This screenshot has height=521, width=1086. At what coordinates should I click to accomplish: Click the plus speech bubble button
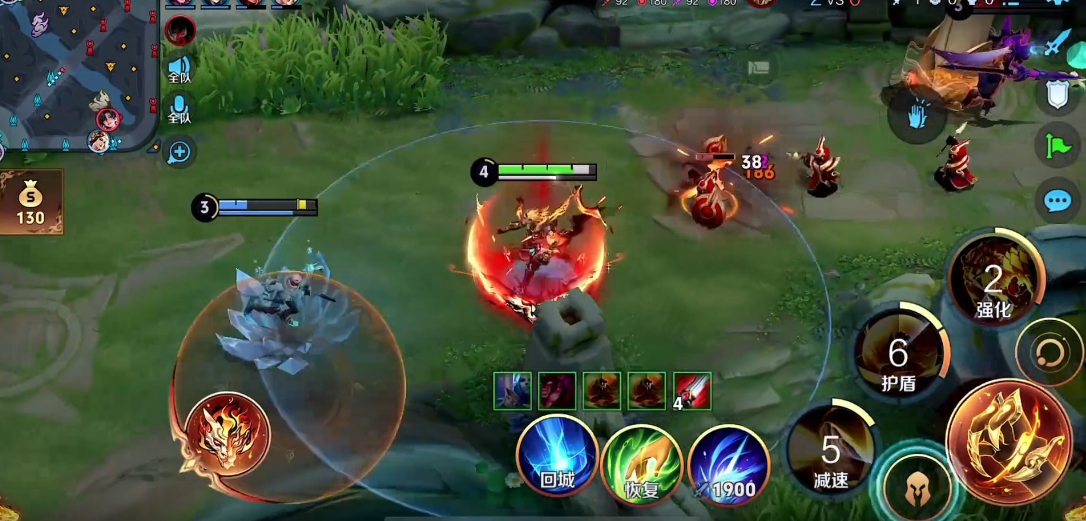click(x=180, y=152)
